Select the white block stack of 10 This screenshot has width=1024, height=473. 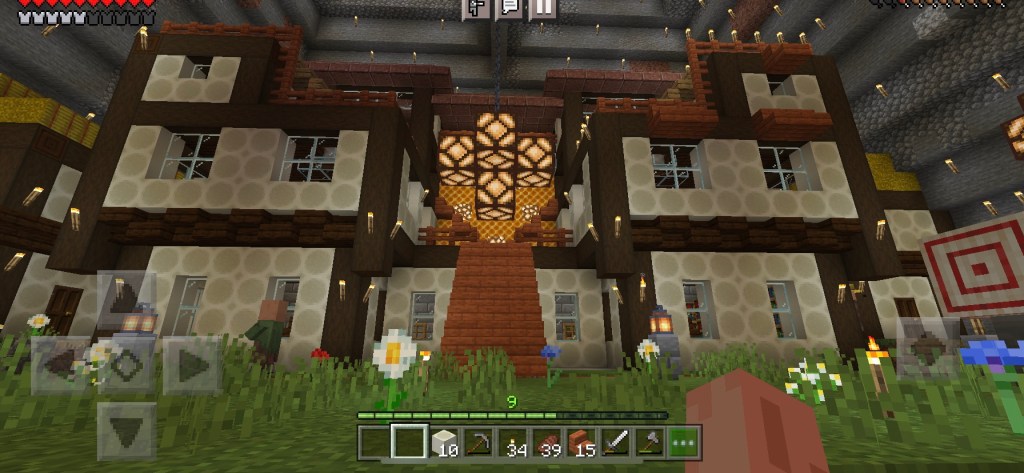[x=442, y=439]
